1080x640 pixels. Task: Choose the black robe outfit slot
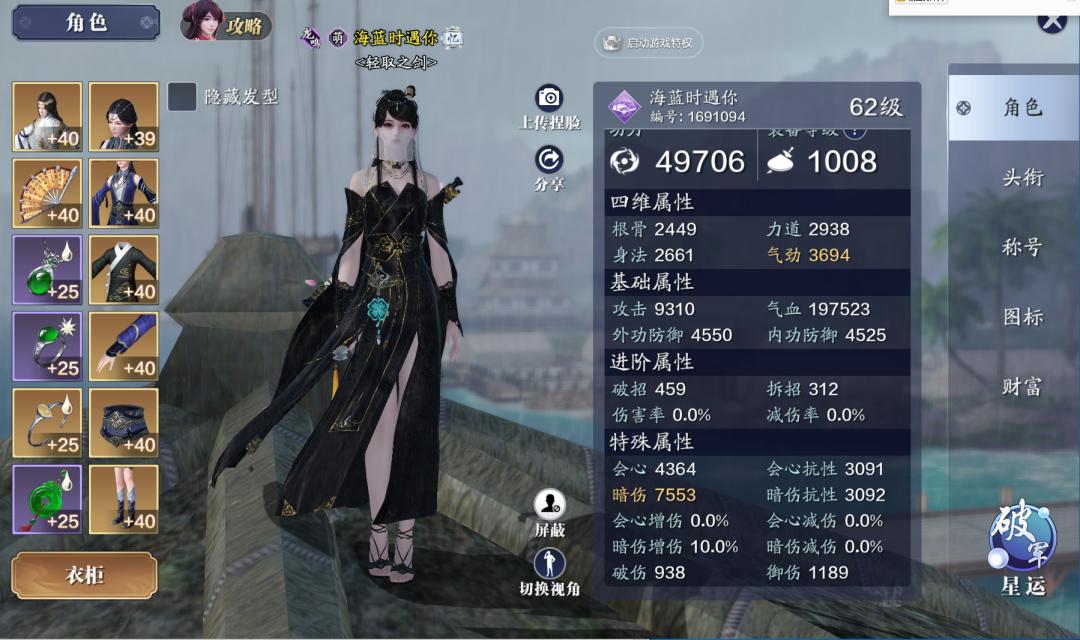click(x=124, y=270)
